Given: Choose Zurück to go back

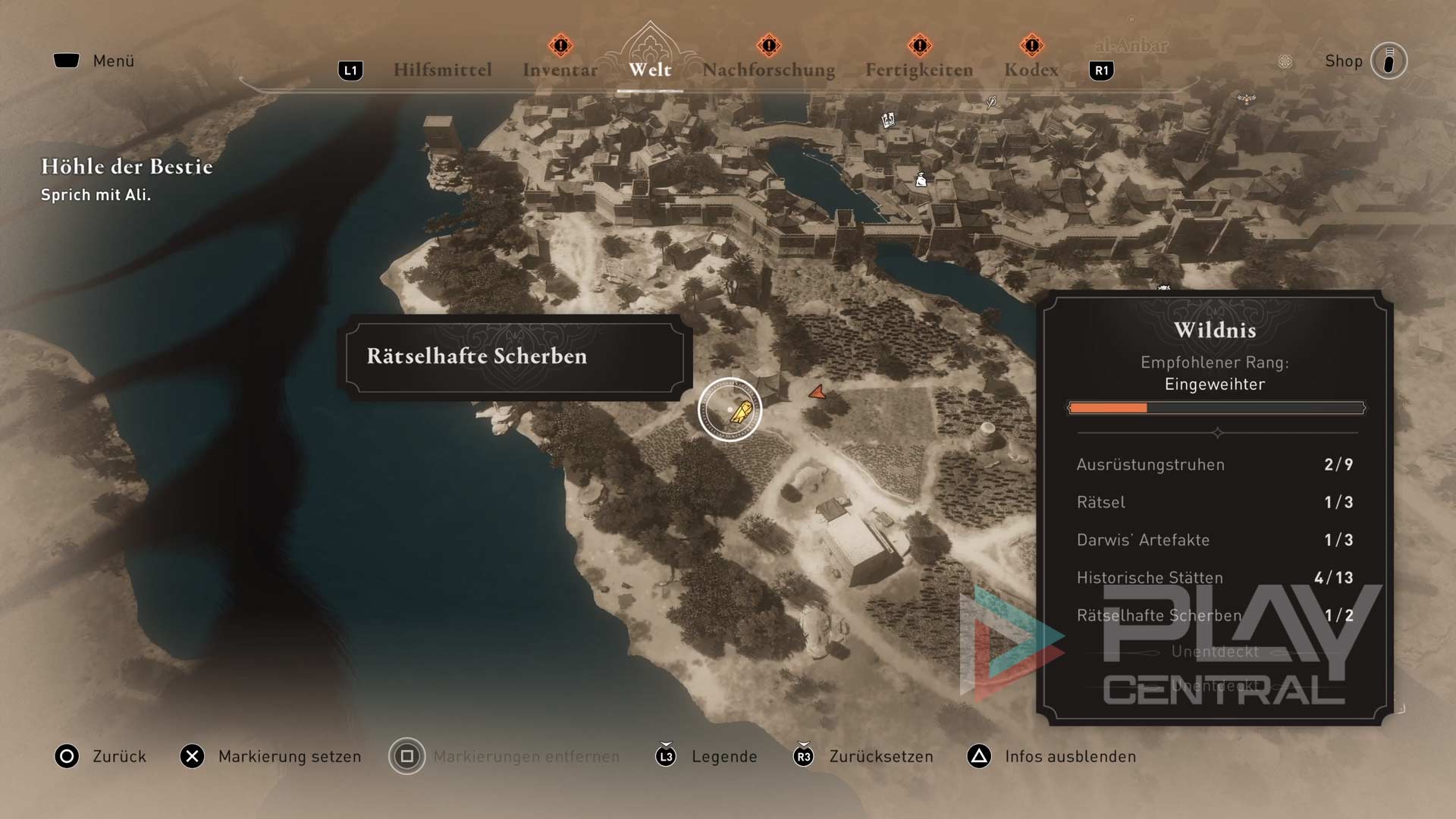Looking at the screenshot, I should 118,756.
